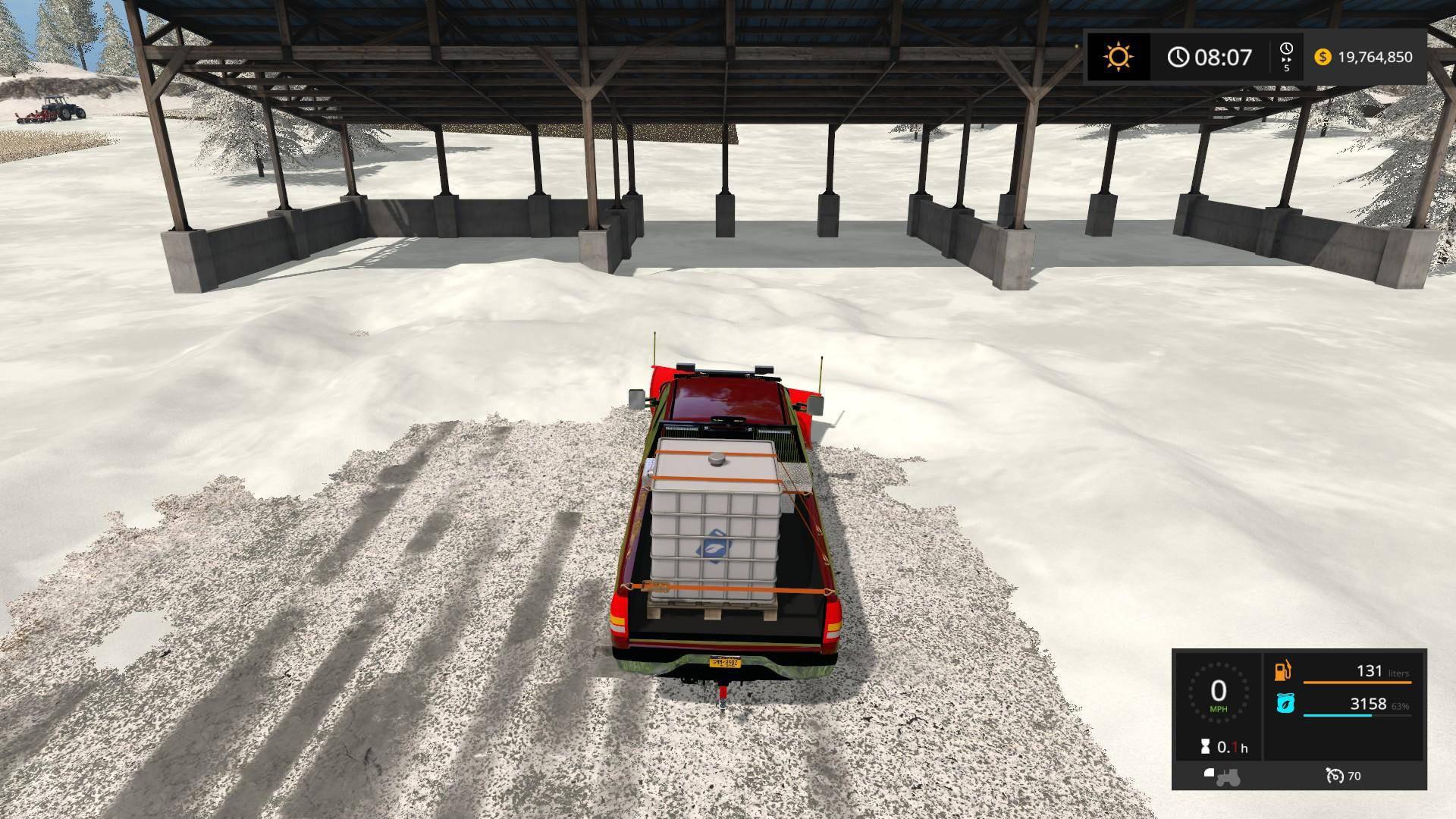Viewport: 1456px width, 819px height.
Task: Select the tractor vehicle icon
Action: pyautogui.click(x=1222, y=776)
